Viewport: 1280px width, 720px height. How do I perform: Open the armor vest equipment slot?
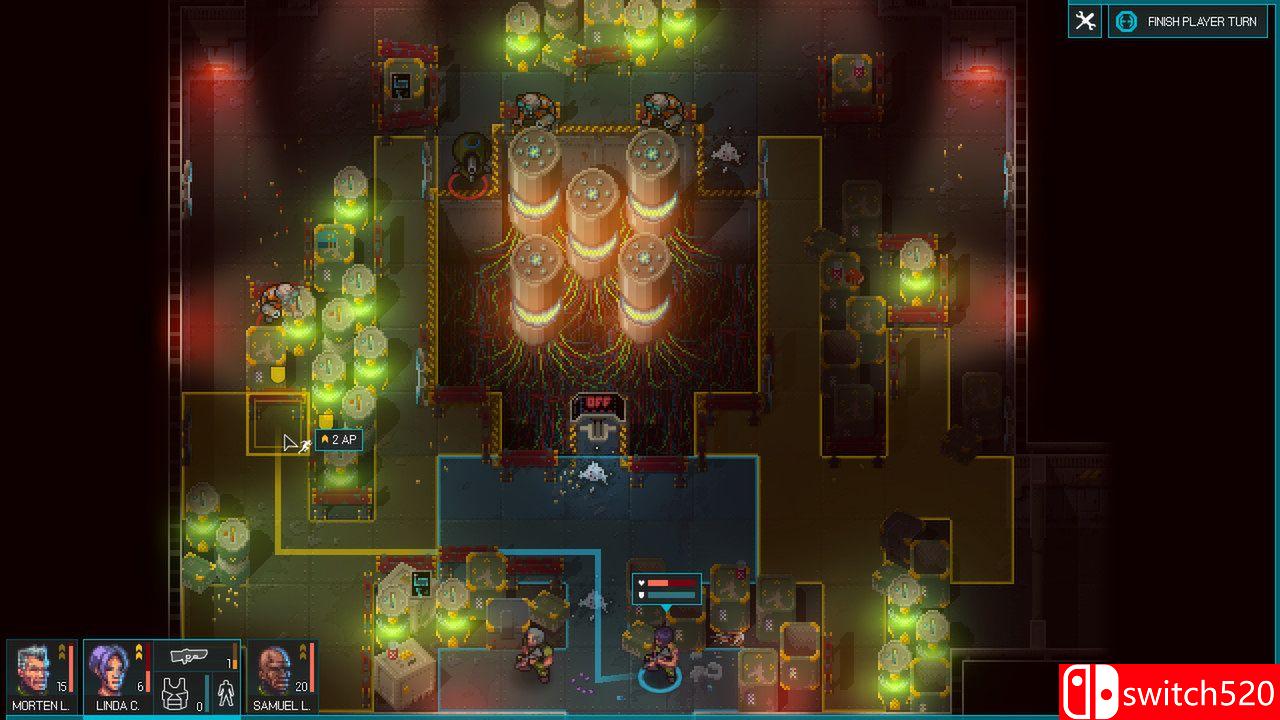(x=175, y=692)
